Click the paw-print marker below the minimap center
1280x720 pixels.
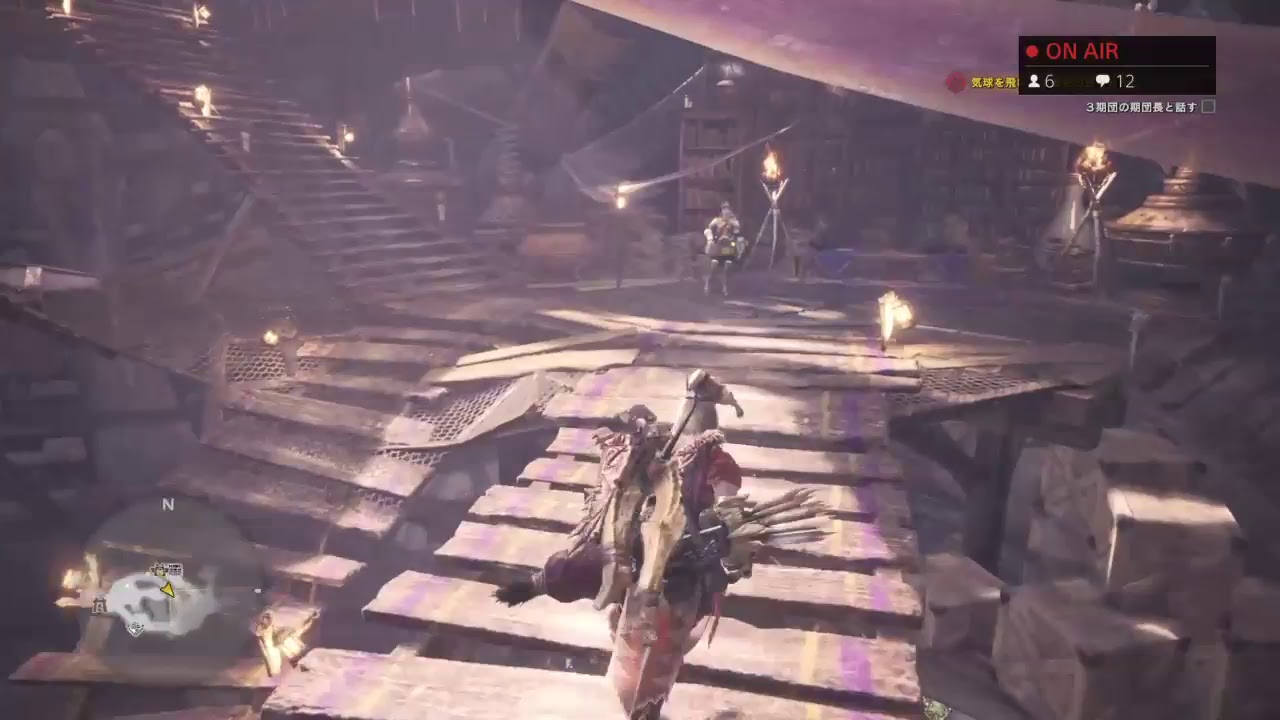(135, 628)
